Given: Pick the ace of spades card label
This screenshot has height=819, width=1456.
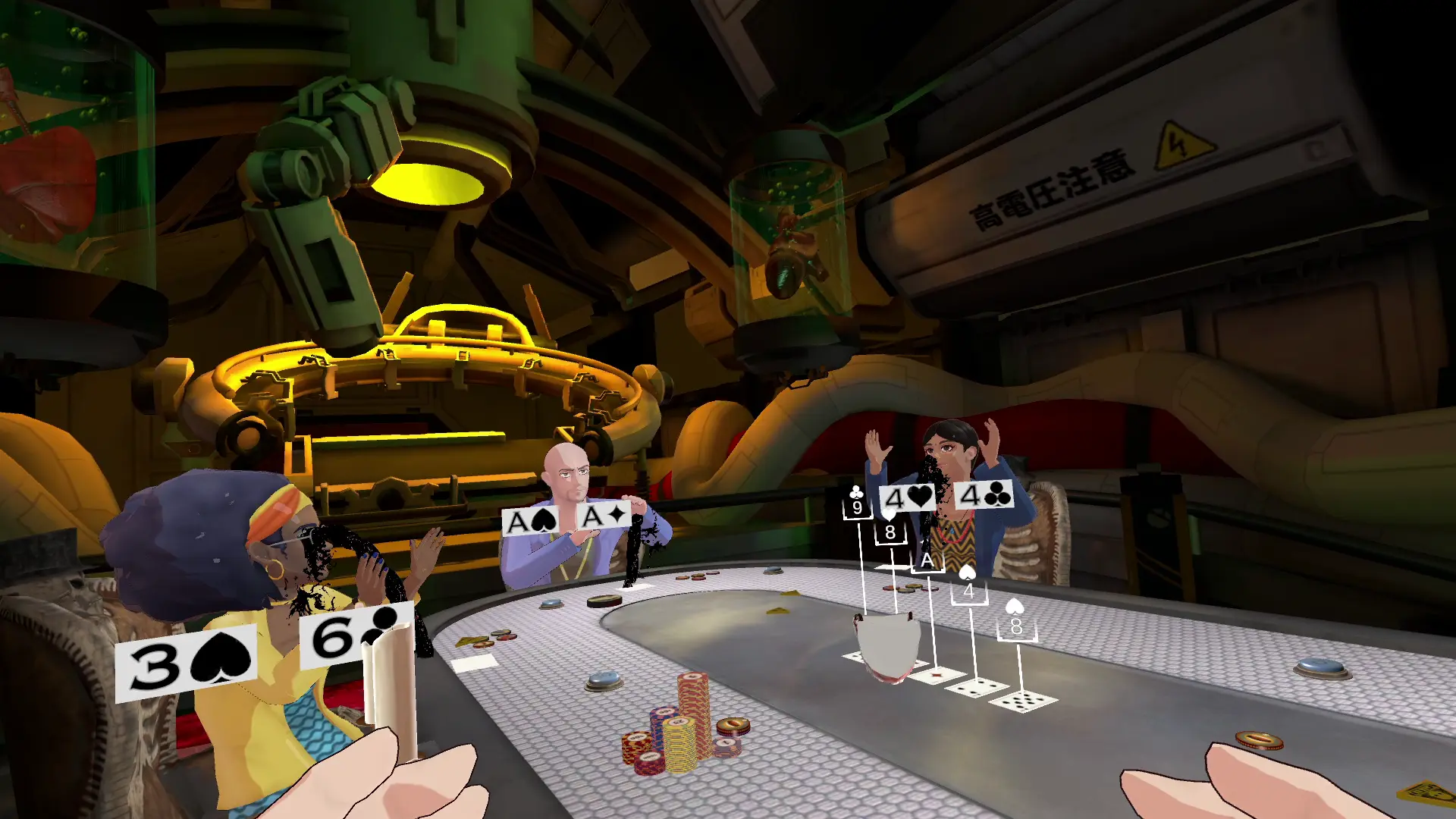Looking at the screenshot, I should click(531, 522).
